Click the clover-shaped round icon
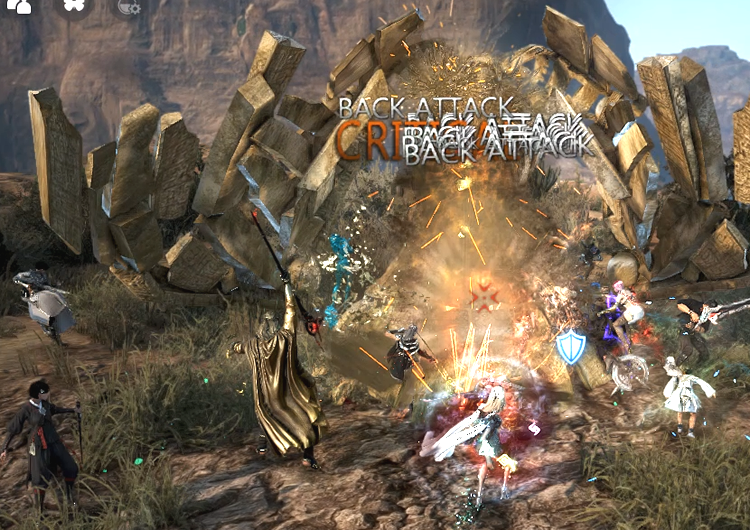 (74, 5)
